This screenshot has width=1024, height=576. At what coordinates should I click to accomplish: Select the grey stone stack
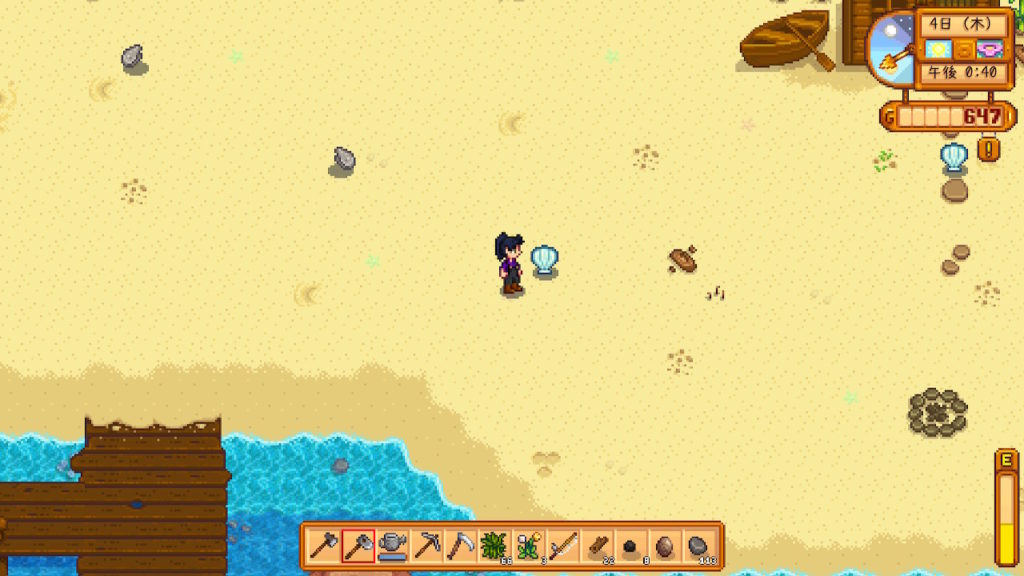coord(699,546)
